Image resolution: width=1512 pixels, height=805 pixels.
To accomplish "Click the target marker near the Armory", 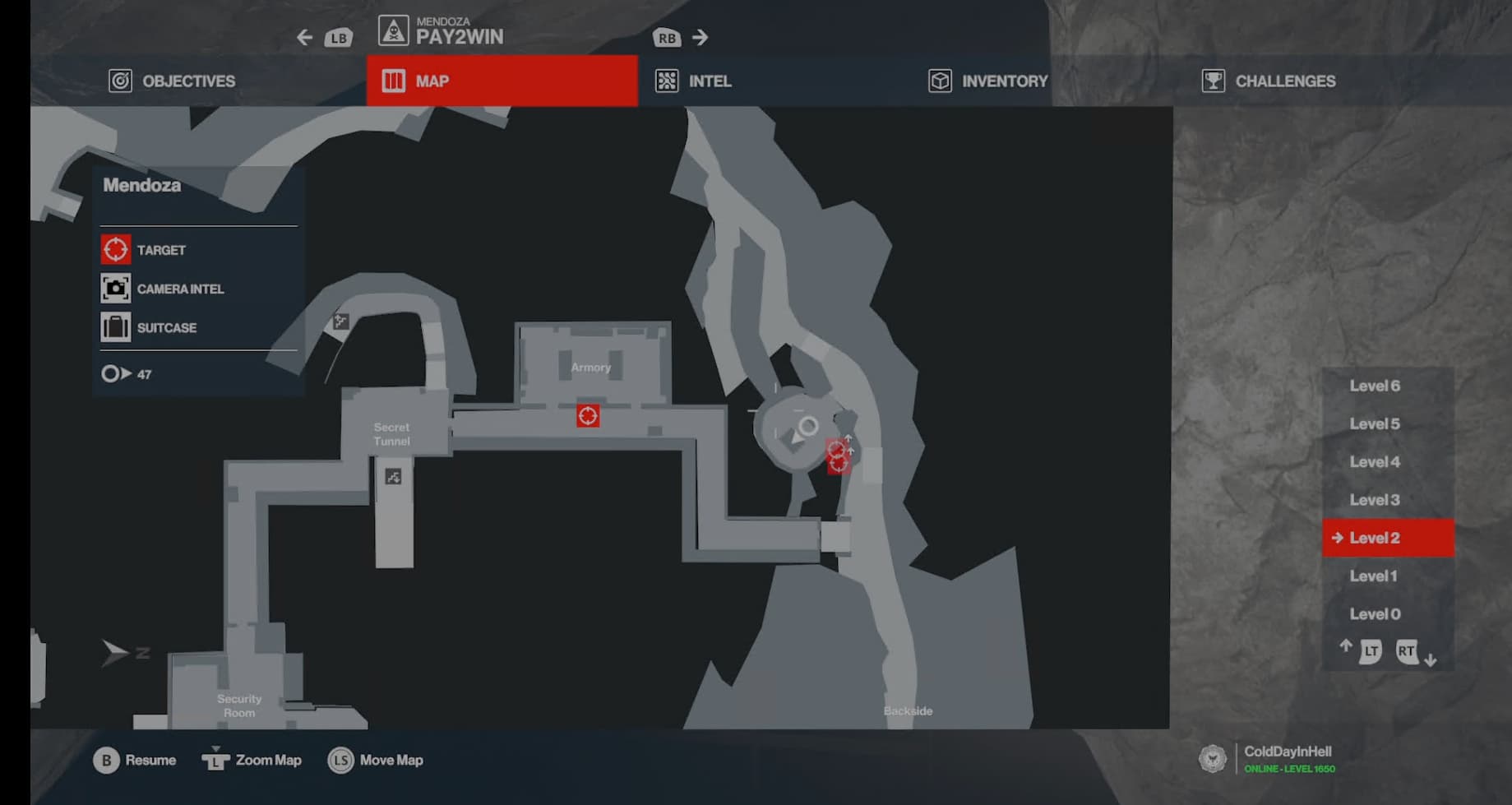I will [x=588, y=416].
